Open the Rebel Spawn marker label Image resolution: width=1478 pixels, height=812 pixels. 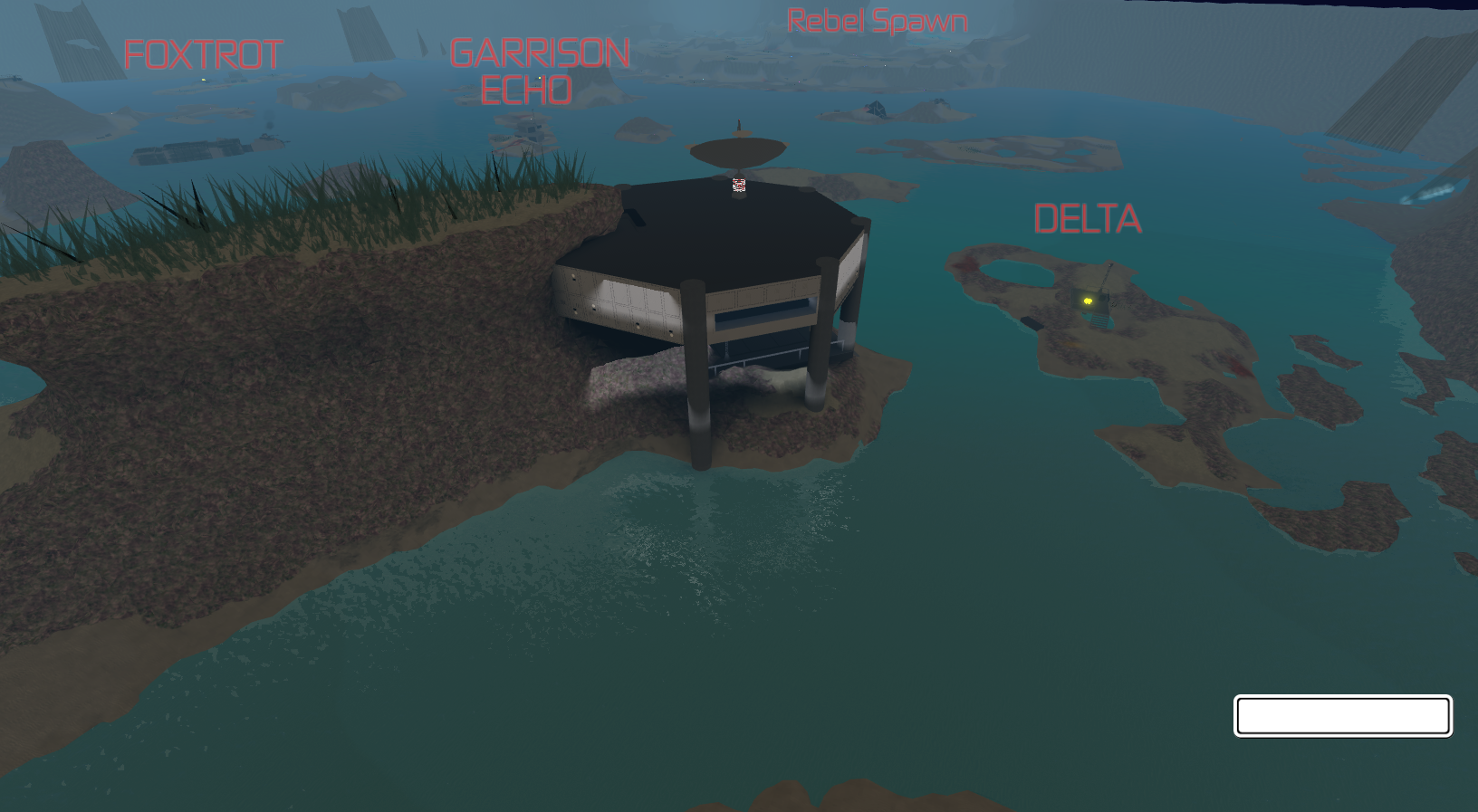[877, 20]
